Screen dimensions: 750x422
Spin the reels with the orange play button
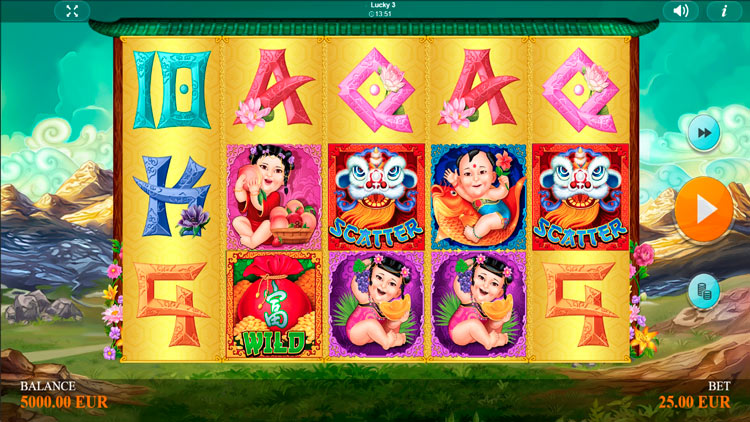pos(703,210)
